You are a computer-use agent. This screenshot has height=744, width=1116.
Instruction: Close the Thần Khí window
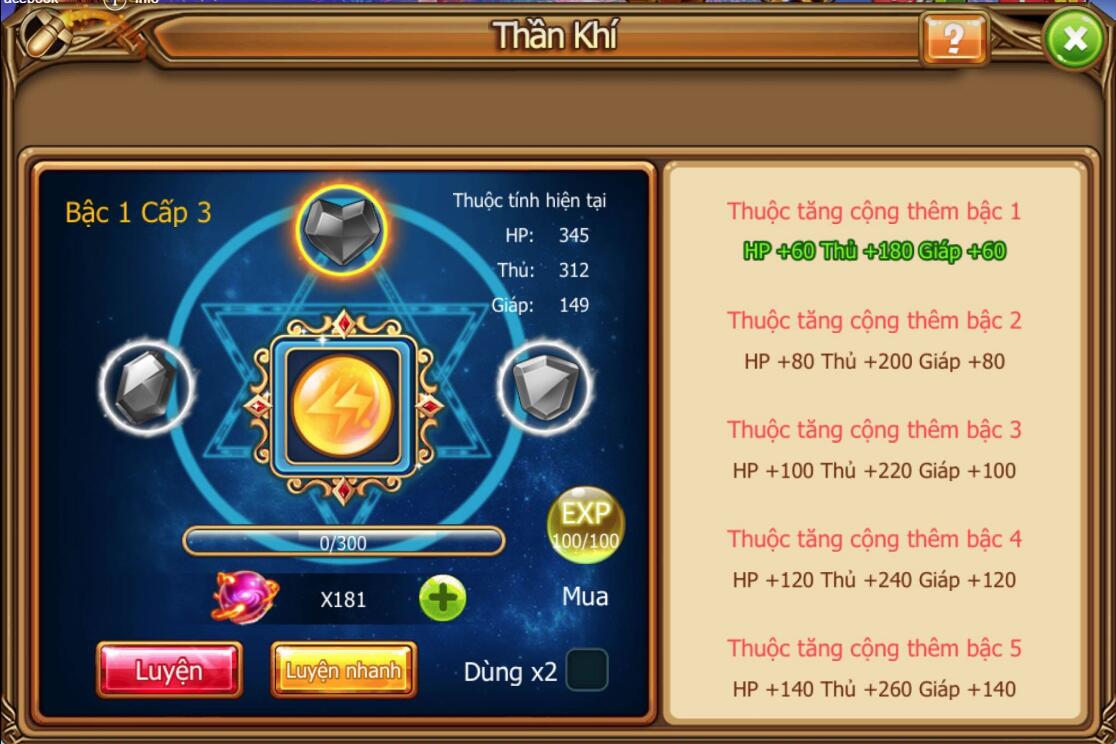coord(1074,39)
